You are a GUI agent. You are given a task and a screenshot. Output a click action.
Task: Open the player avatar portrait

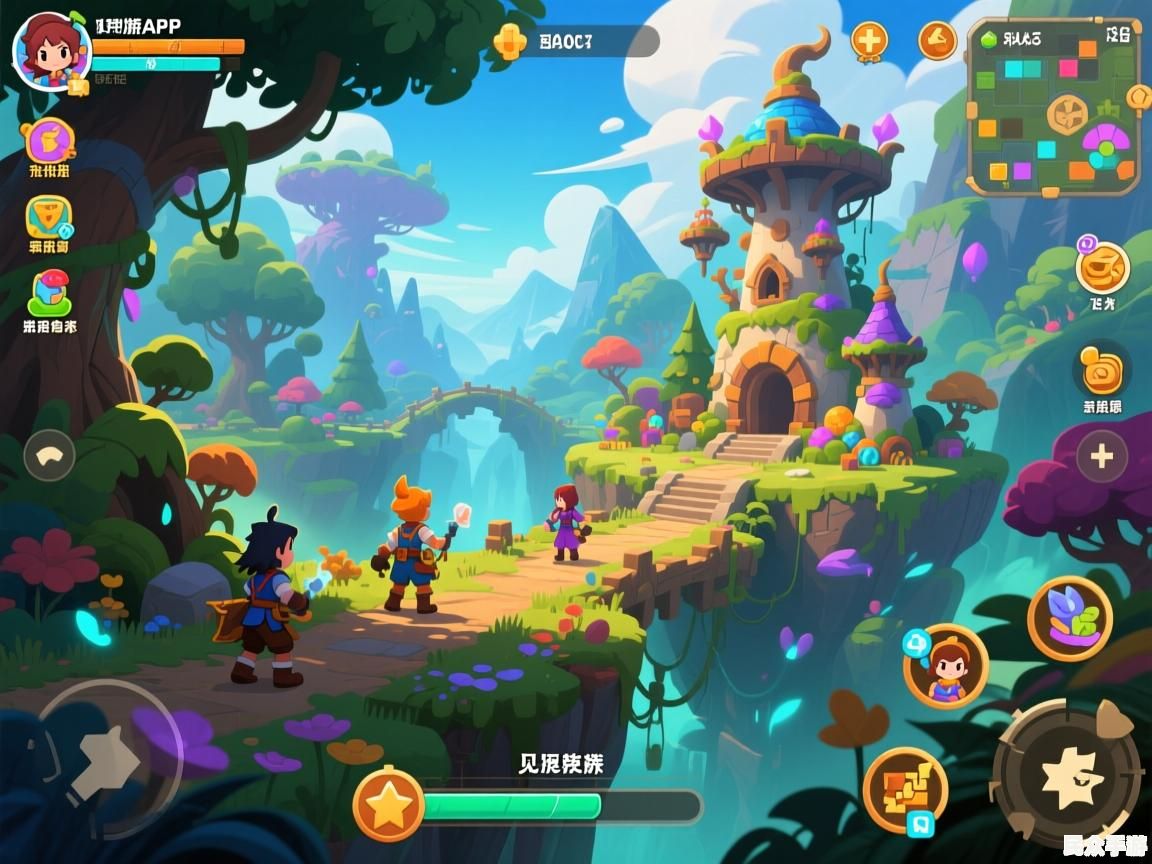[51, 51]
